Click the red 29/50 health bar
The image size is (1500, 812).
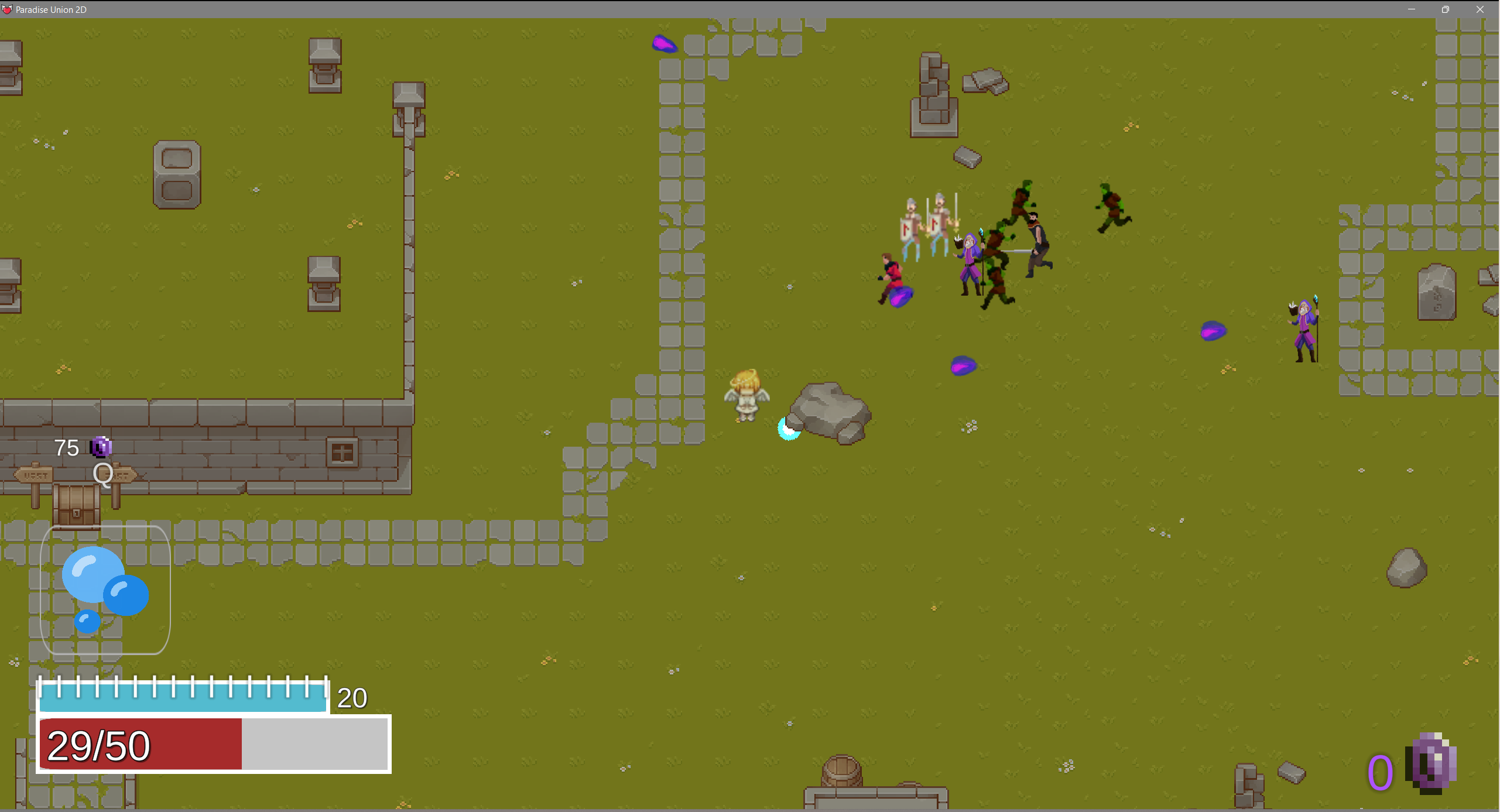pyautogui.click(x=141, y=745)
